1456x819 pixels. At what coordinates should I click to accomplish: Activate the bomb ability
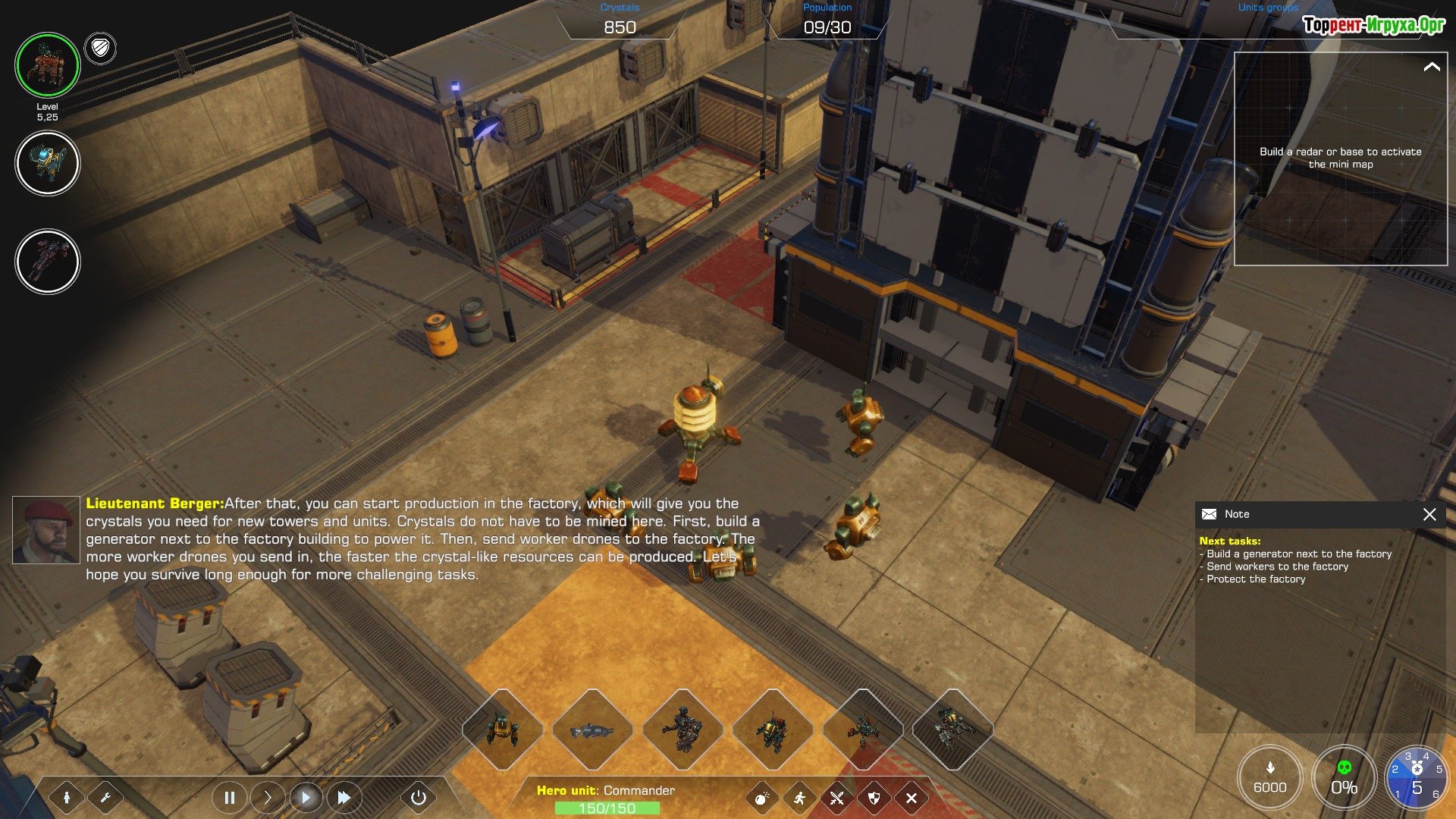tap(762, 798)
